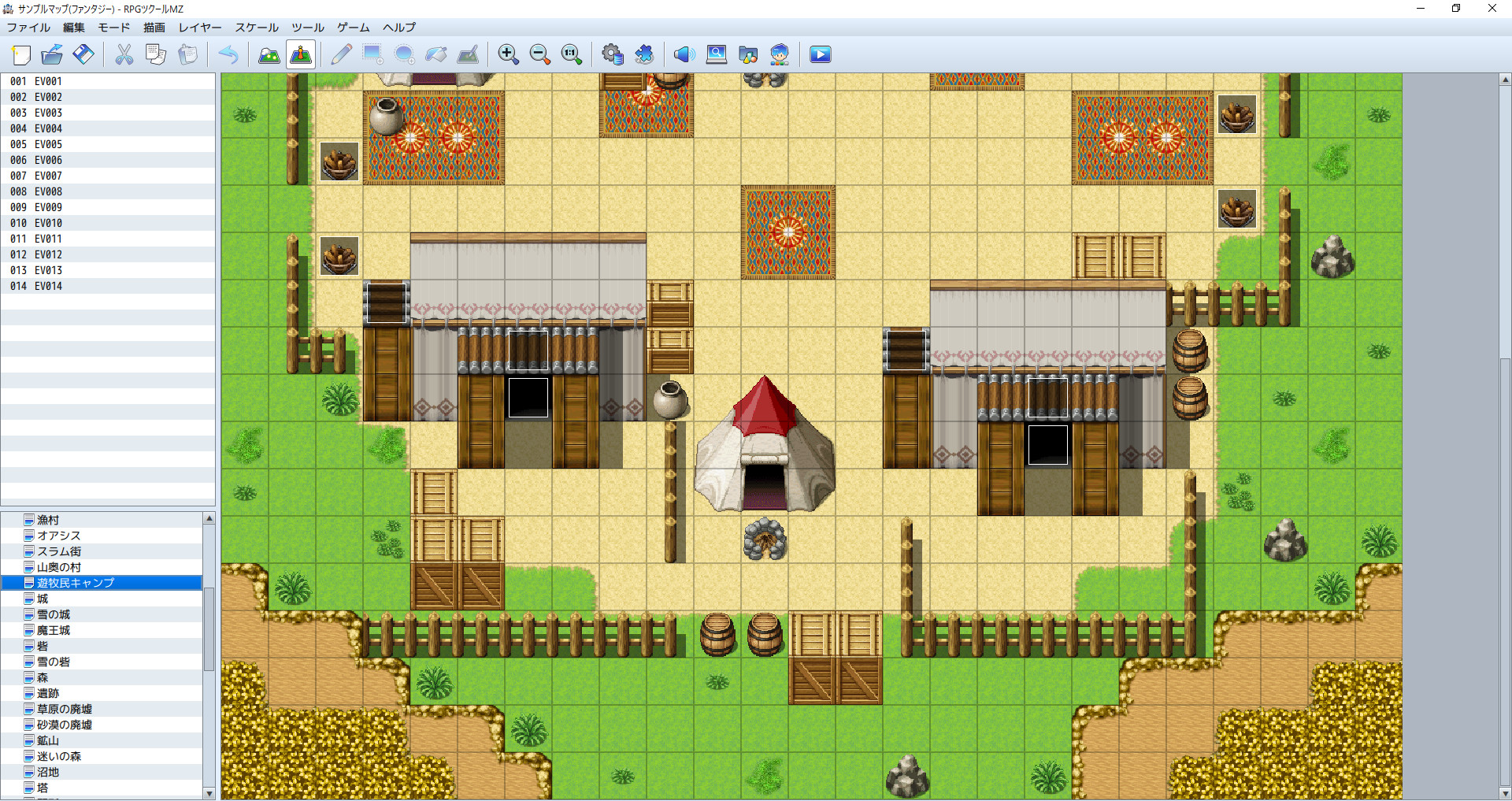Screen dimensions: 1512x801
Task: Enable Event editing mode
Action: (x=300, y=54)
